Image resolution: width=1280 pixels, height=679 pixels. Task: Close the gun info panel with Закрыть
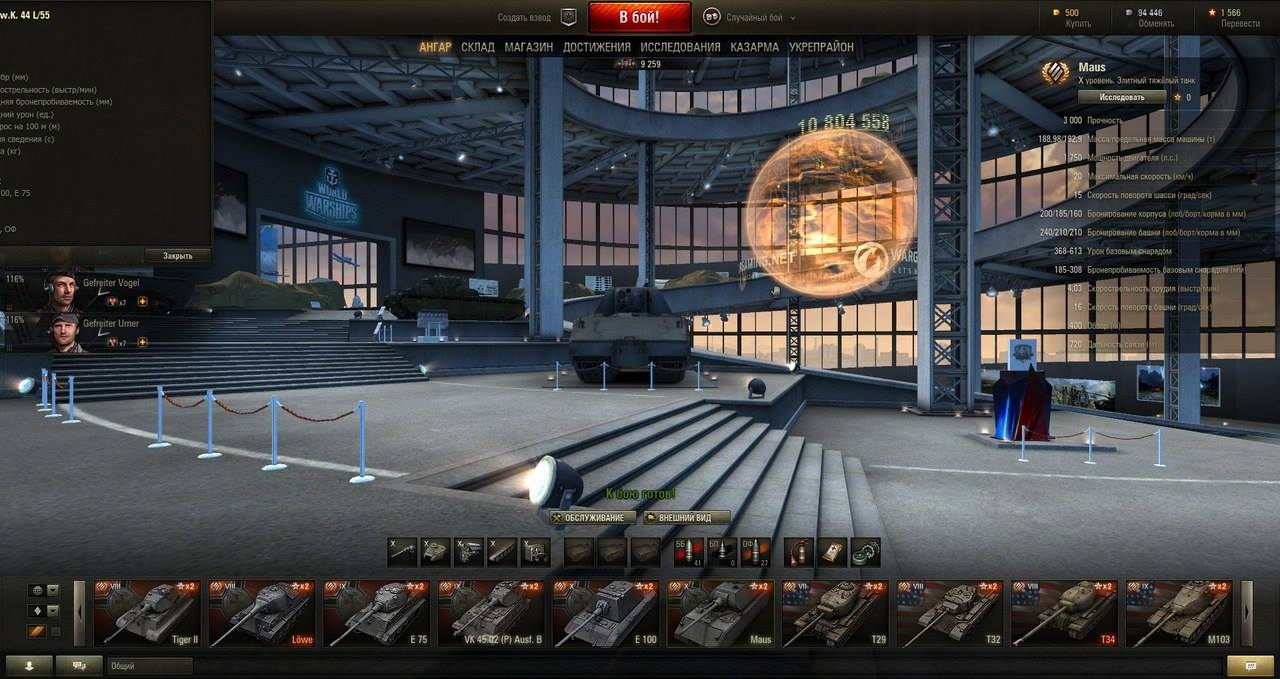pos(177,256)
